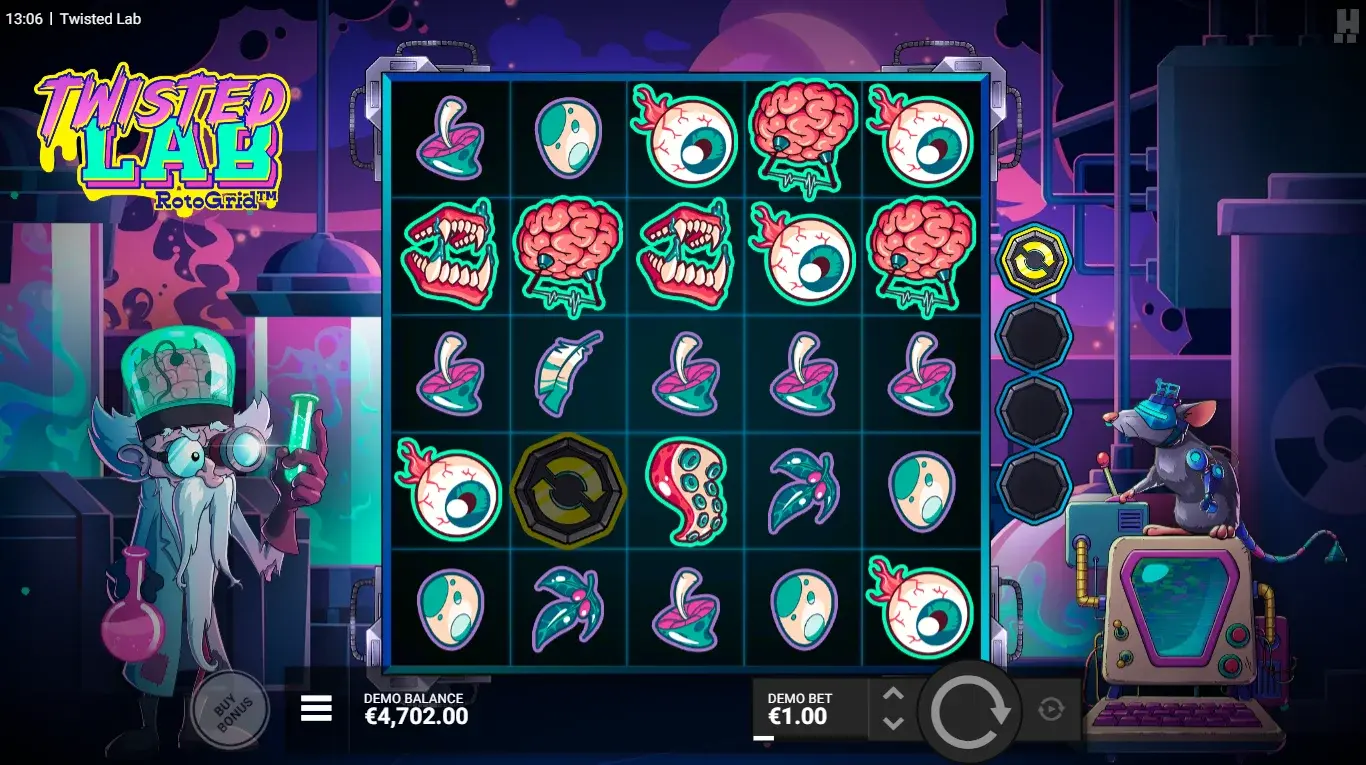1366x765 pixels.
Task: Click the chattering teeth symbol
Action: tap(450, 255)
